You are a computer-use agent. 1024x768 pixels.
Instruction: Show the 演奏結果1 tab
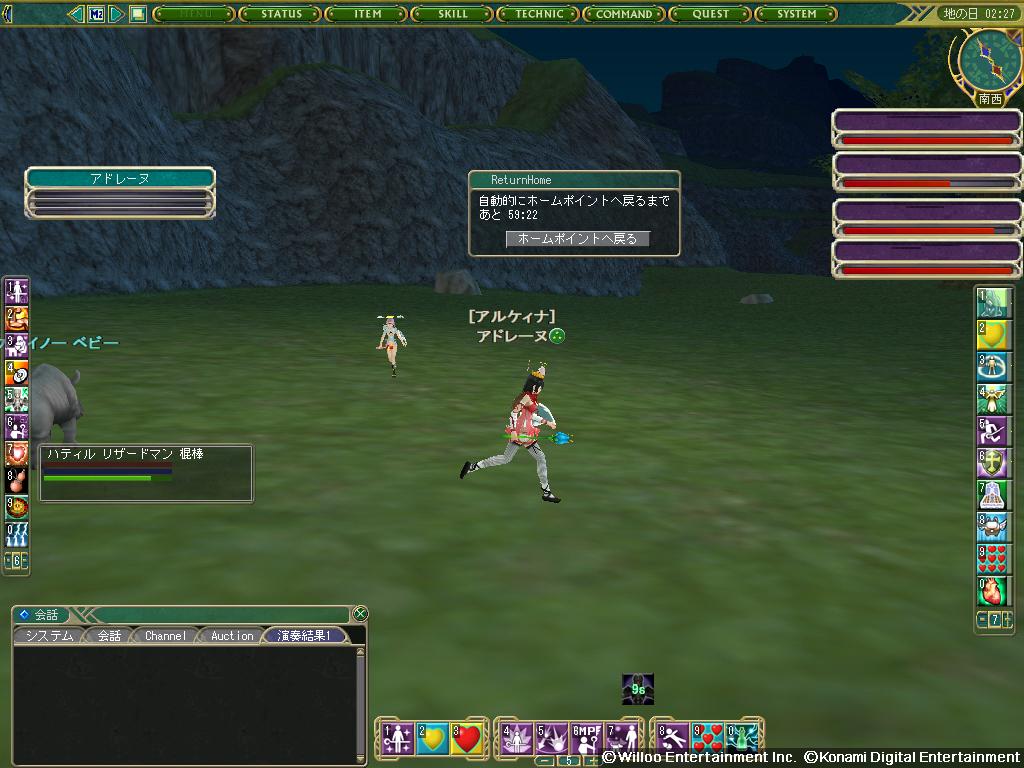pos(305,636)
